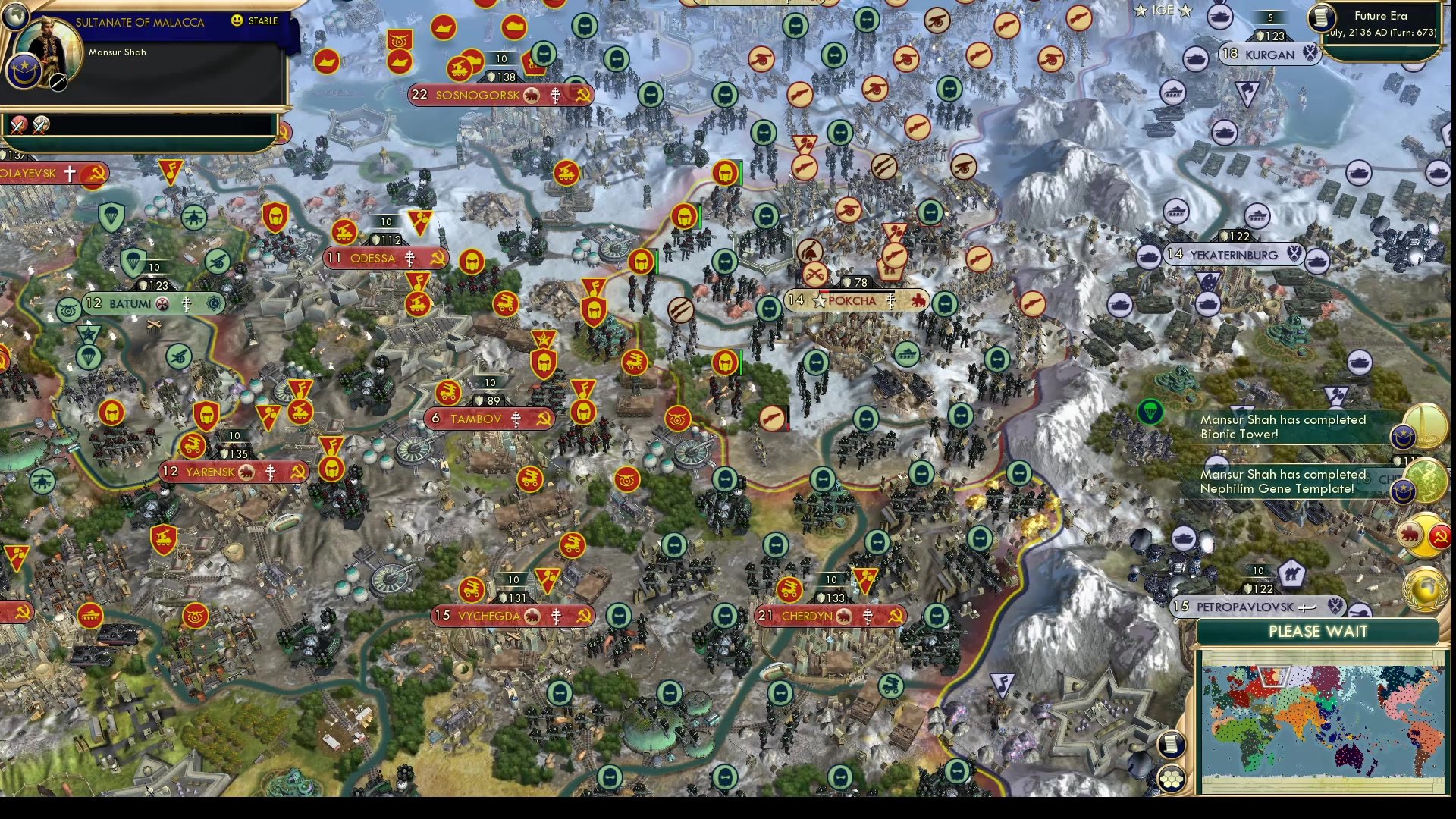Select the Pokcha city banner
The height and width of the screenshot is (819, 1456).
coord(857,300)
